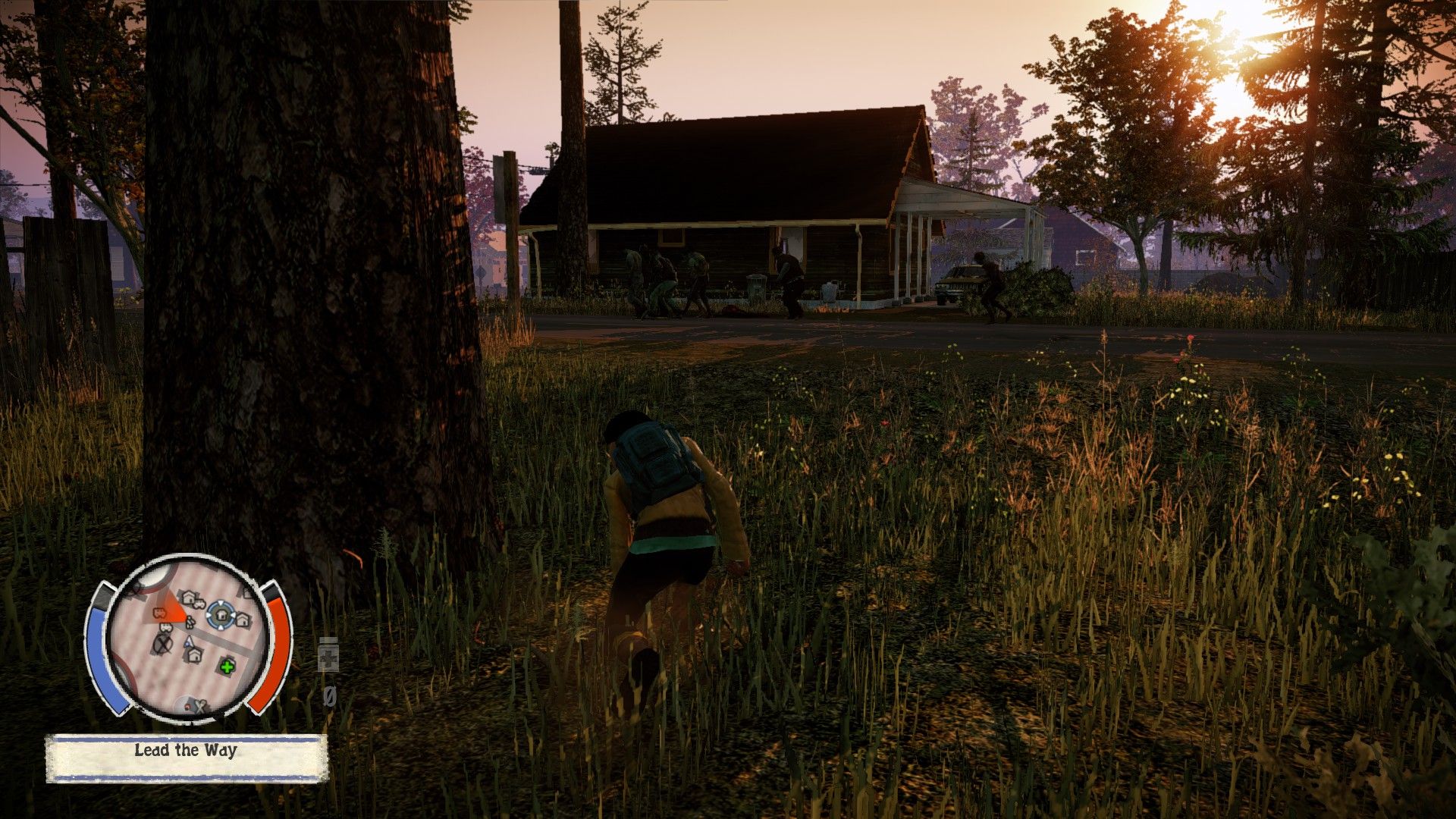Screen dimensions: 1456x819
Task: Click the crossed-out circle marker on minimap
Action: pyautogui.click(x=162, y=644)
